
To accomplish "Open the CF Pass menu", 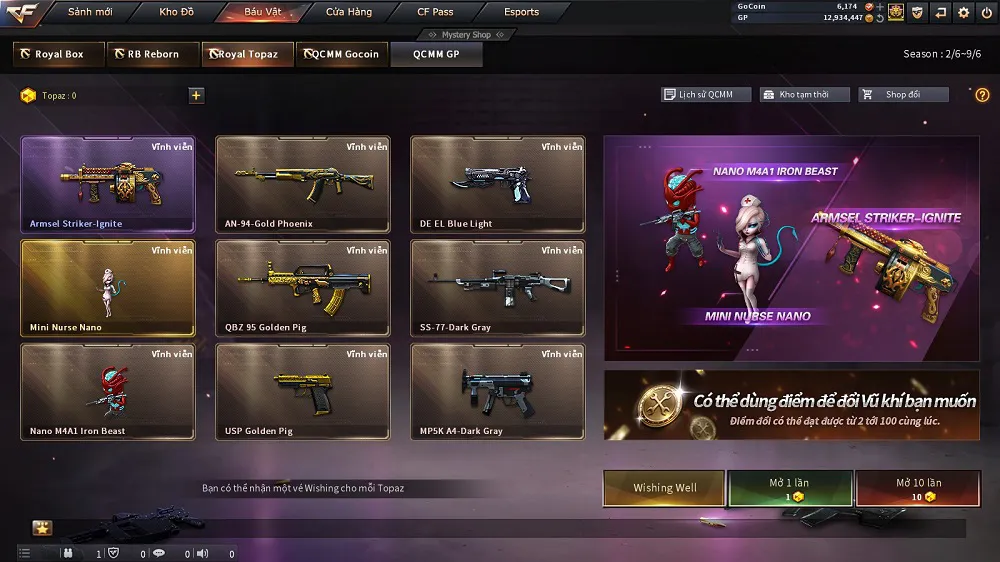I will (435, 12).
